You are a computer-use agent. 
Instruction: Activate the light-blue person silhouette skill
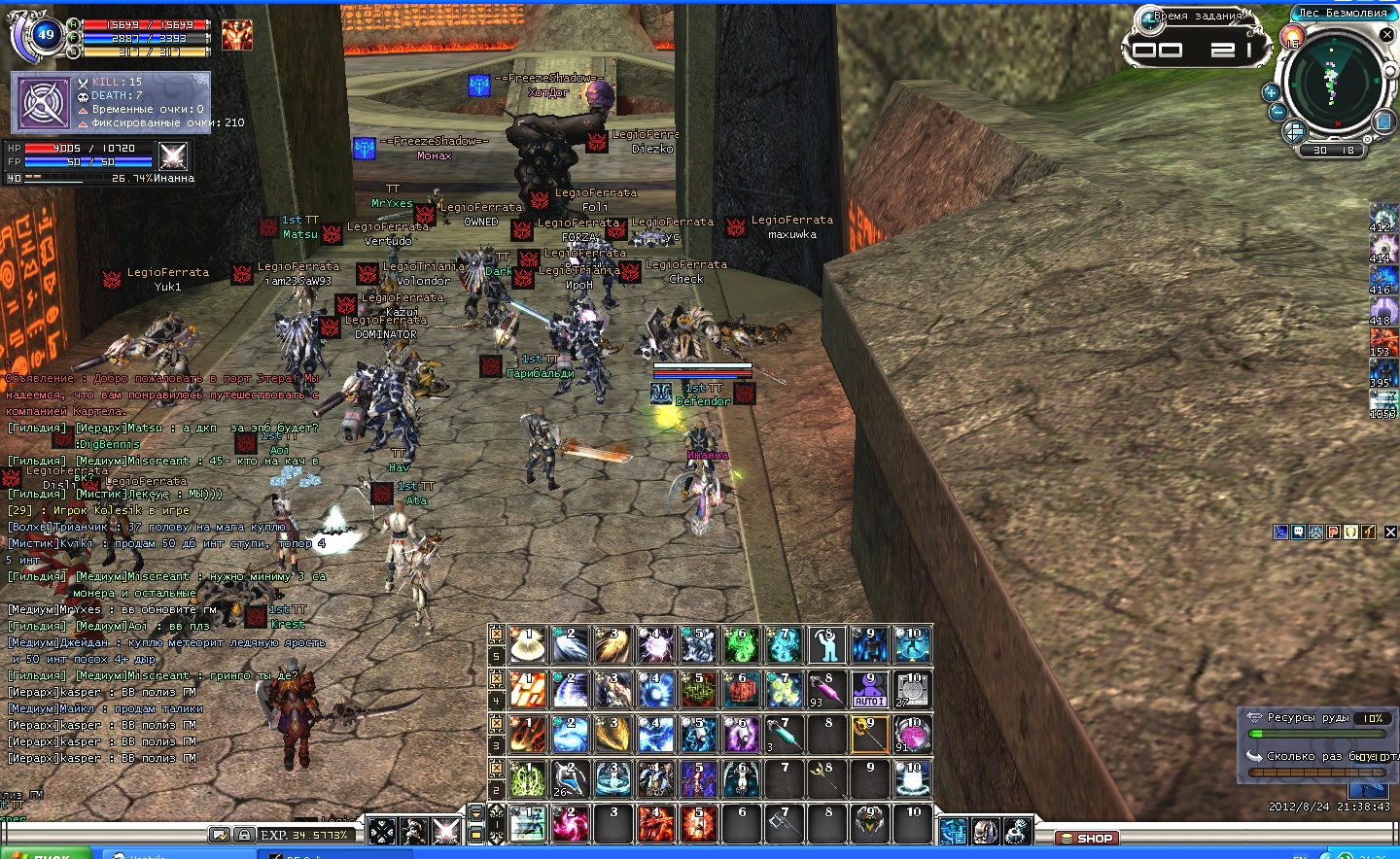[825, 644]
